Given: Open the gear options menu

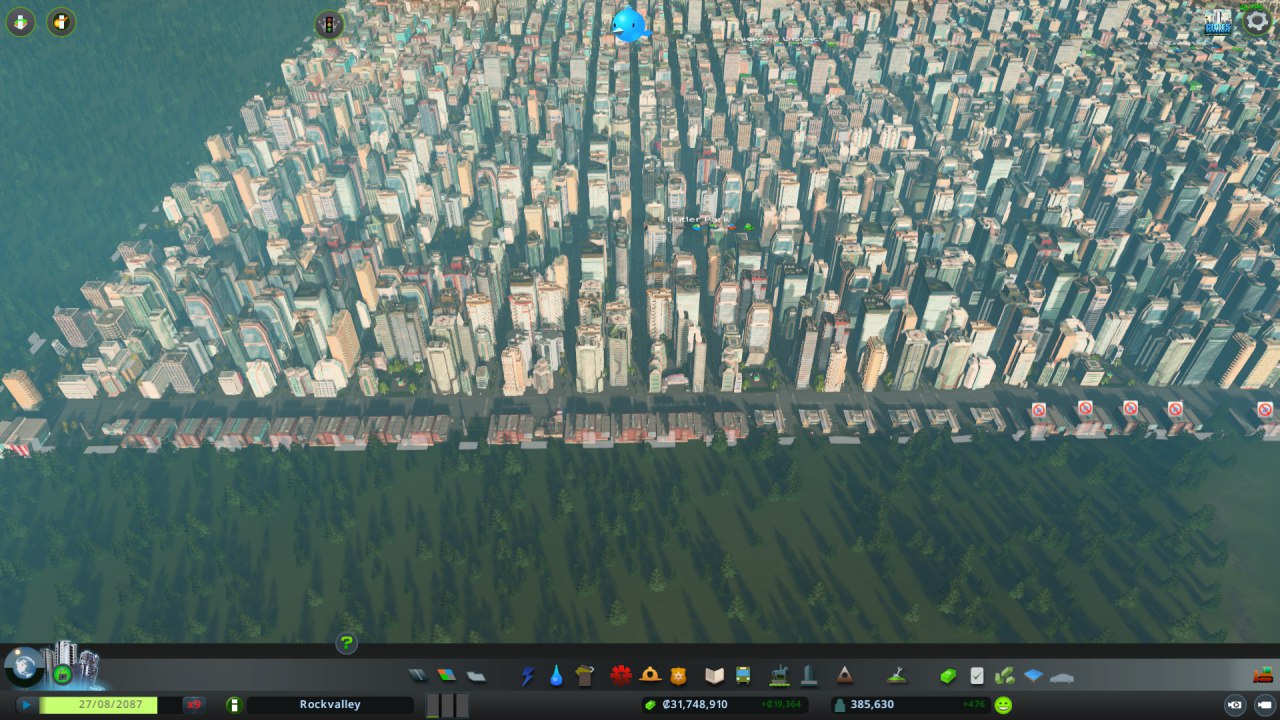Looking at the screenshot, I should 1257,22.
